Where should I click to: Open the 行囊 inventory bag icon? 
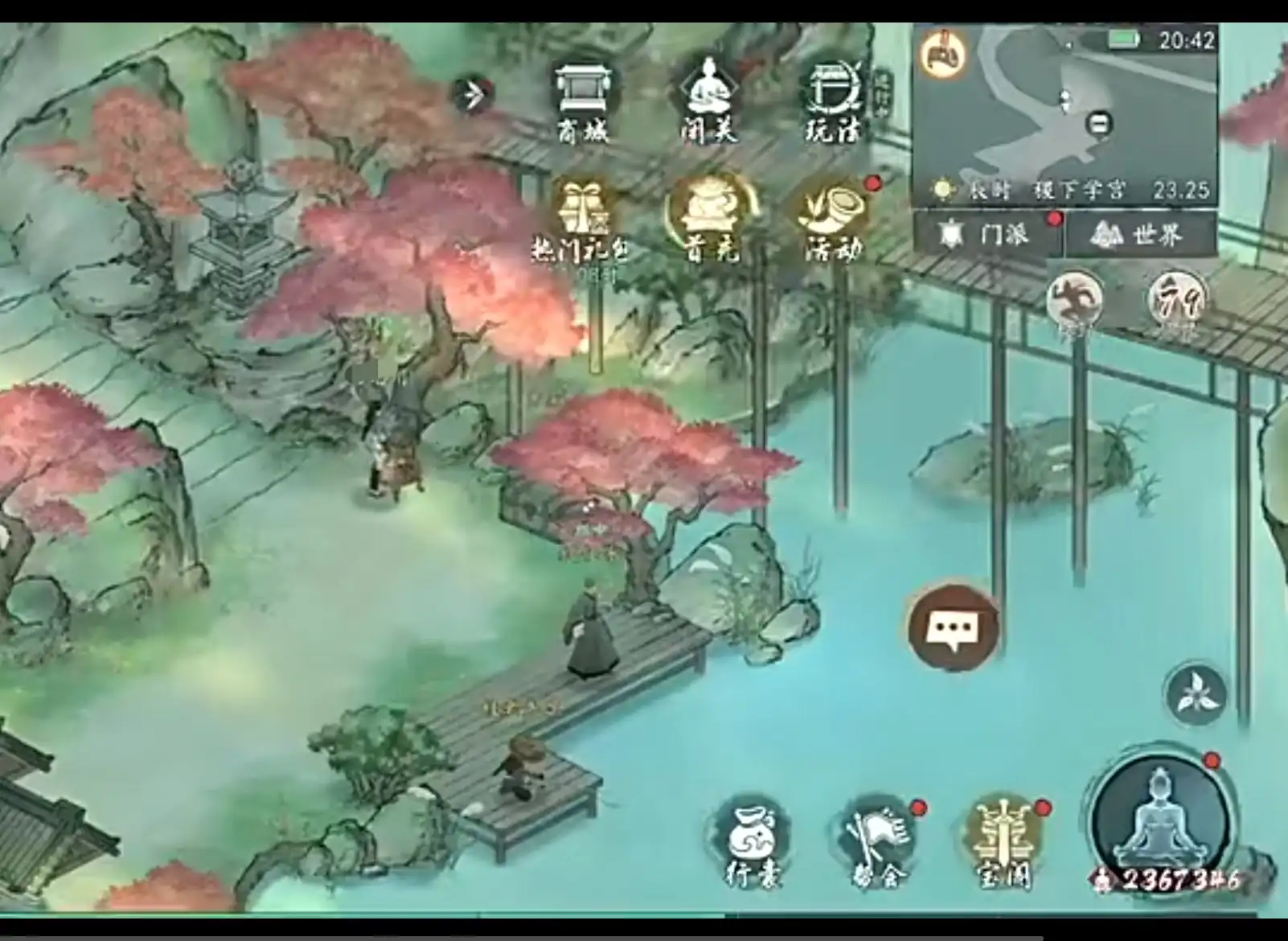(752, 840)
